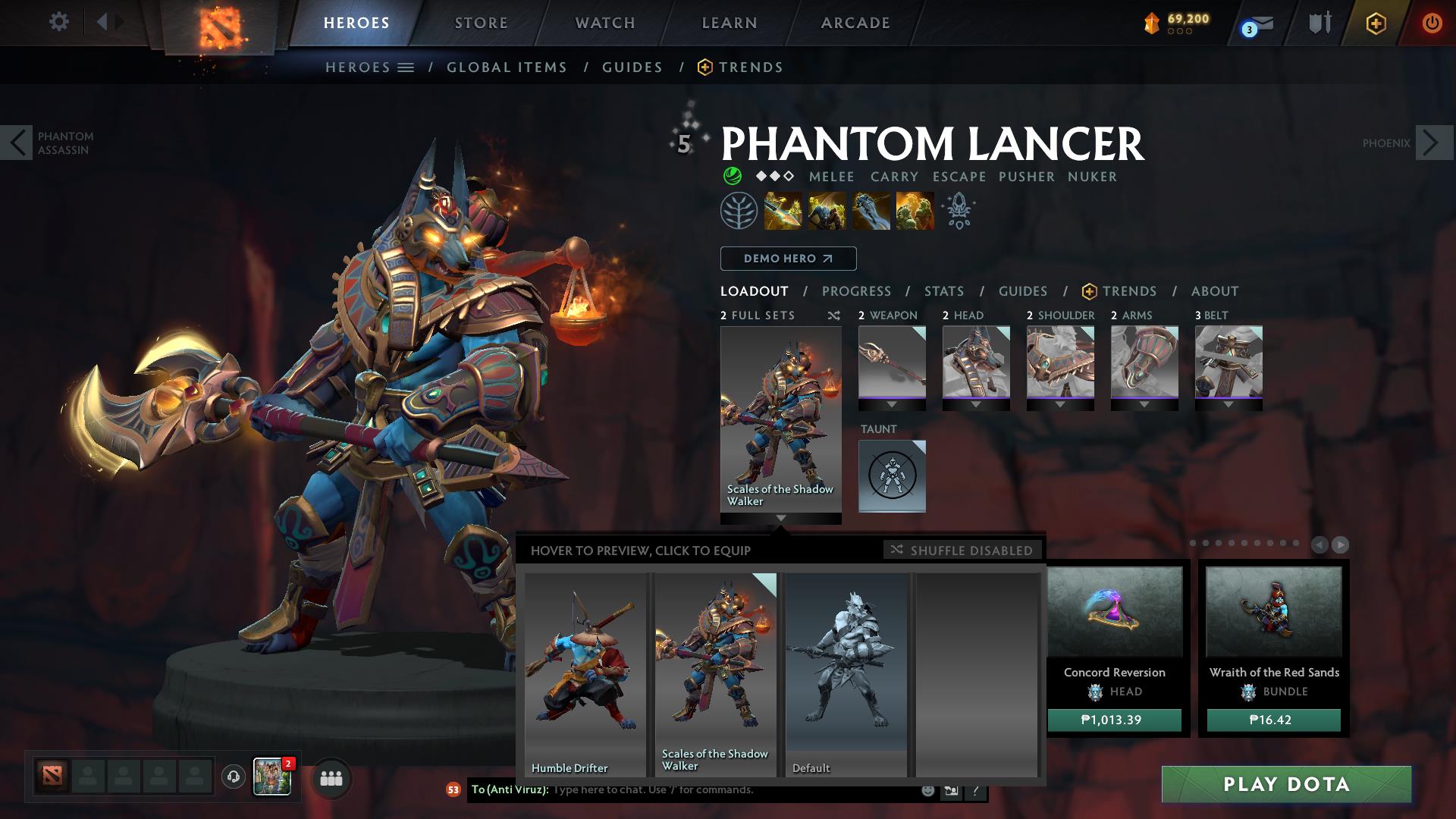Screen dimensions: 1456x819
Task: Go to next hero Phoenix
Action: pyautogui.click(x=1434, y=143)
